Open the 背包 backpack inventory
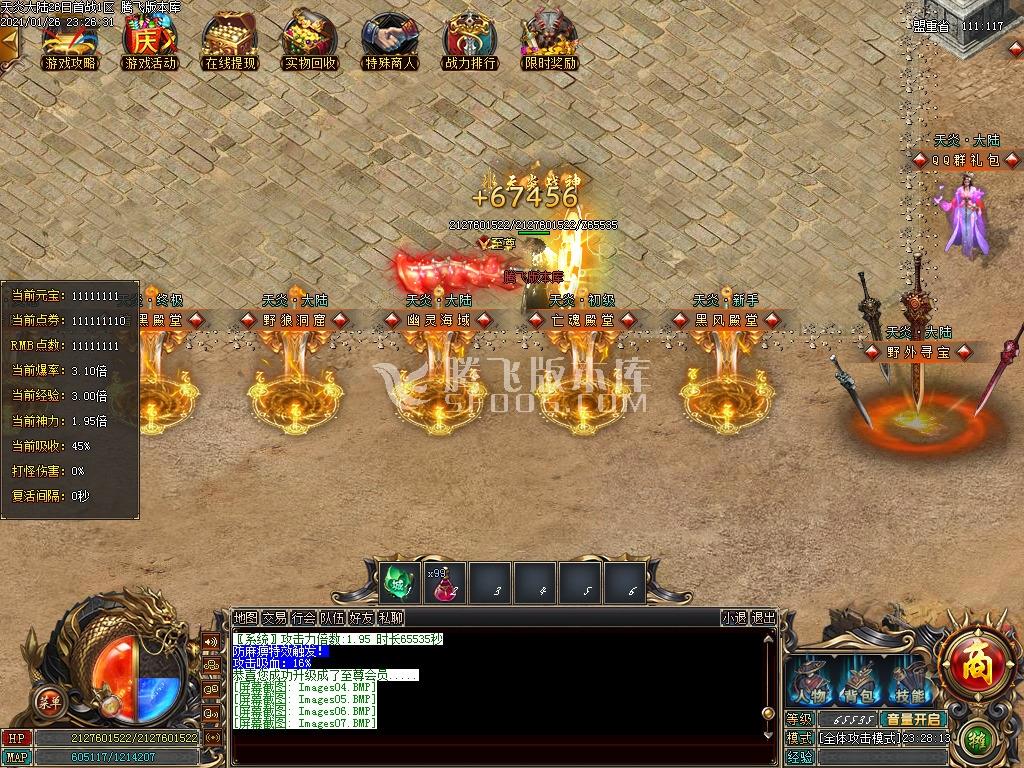 point(859,683)
